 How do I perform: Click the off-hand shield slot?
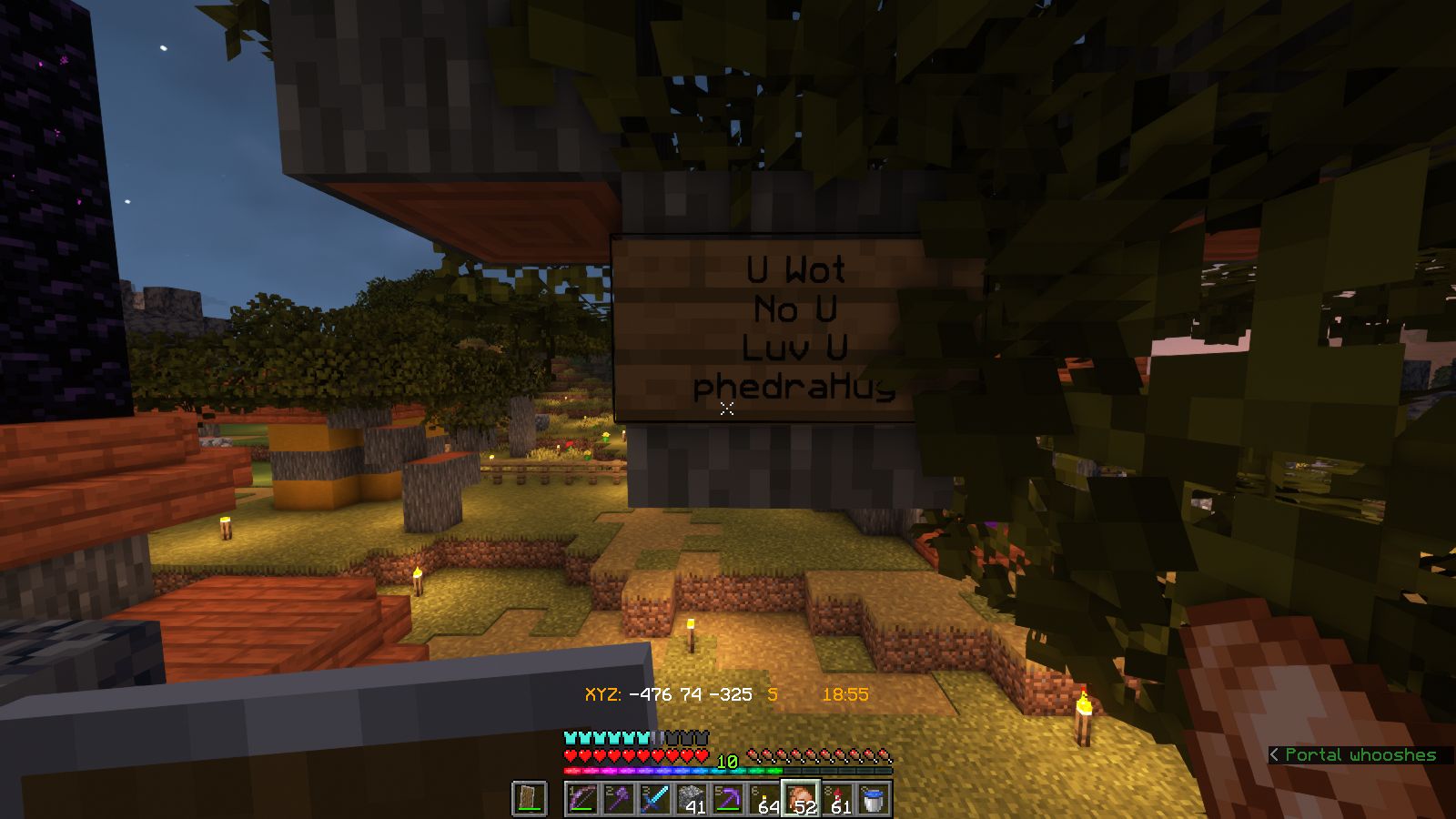point(530,799)
